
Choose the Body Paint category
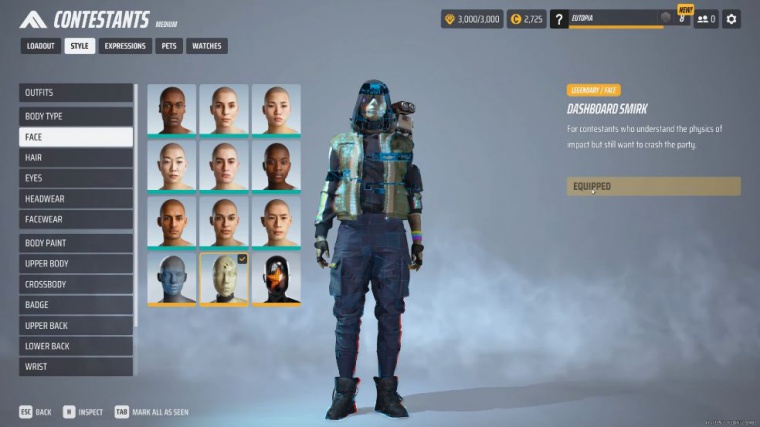(x=76, y=243)
